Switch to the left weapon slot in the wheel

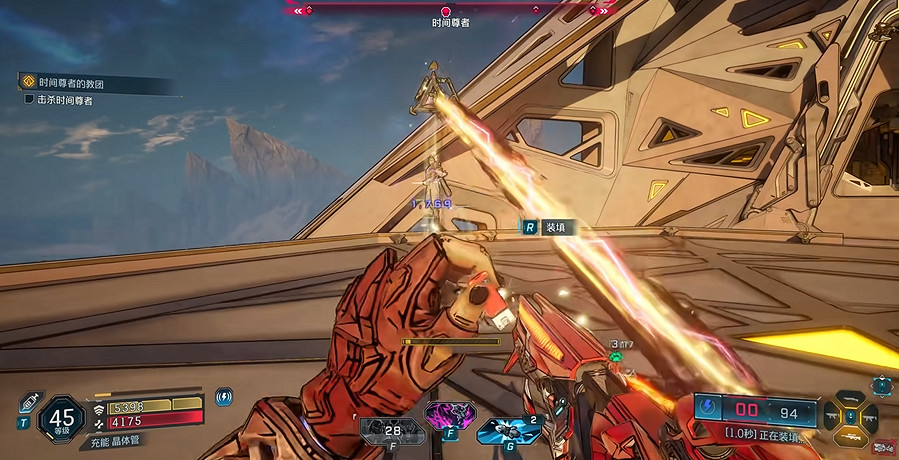[830, 414]
